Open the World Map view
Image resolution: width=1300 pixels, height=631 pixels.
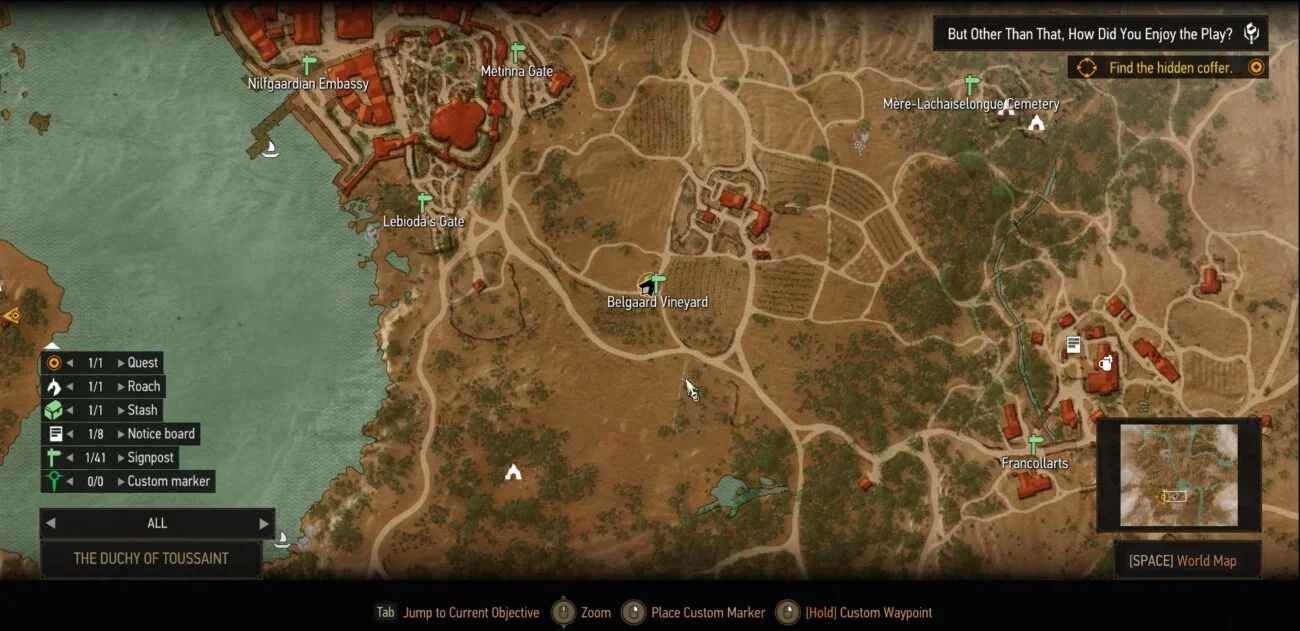1187,561
